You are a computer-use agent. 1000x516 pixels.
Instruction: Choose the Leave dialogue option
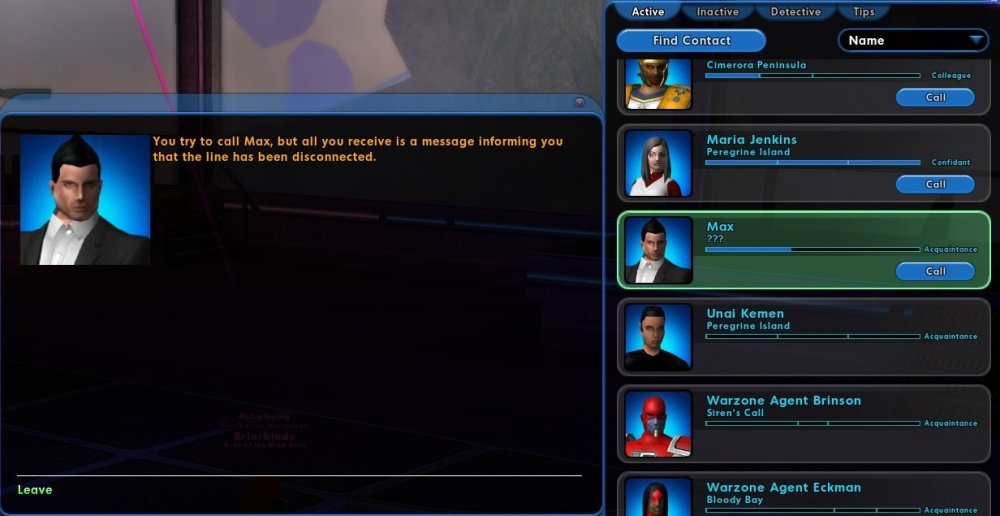pyautogui.click(x=35, y=490)
